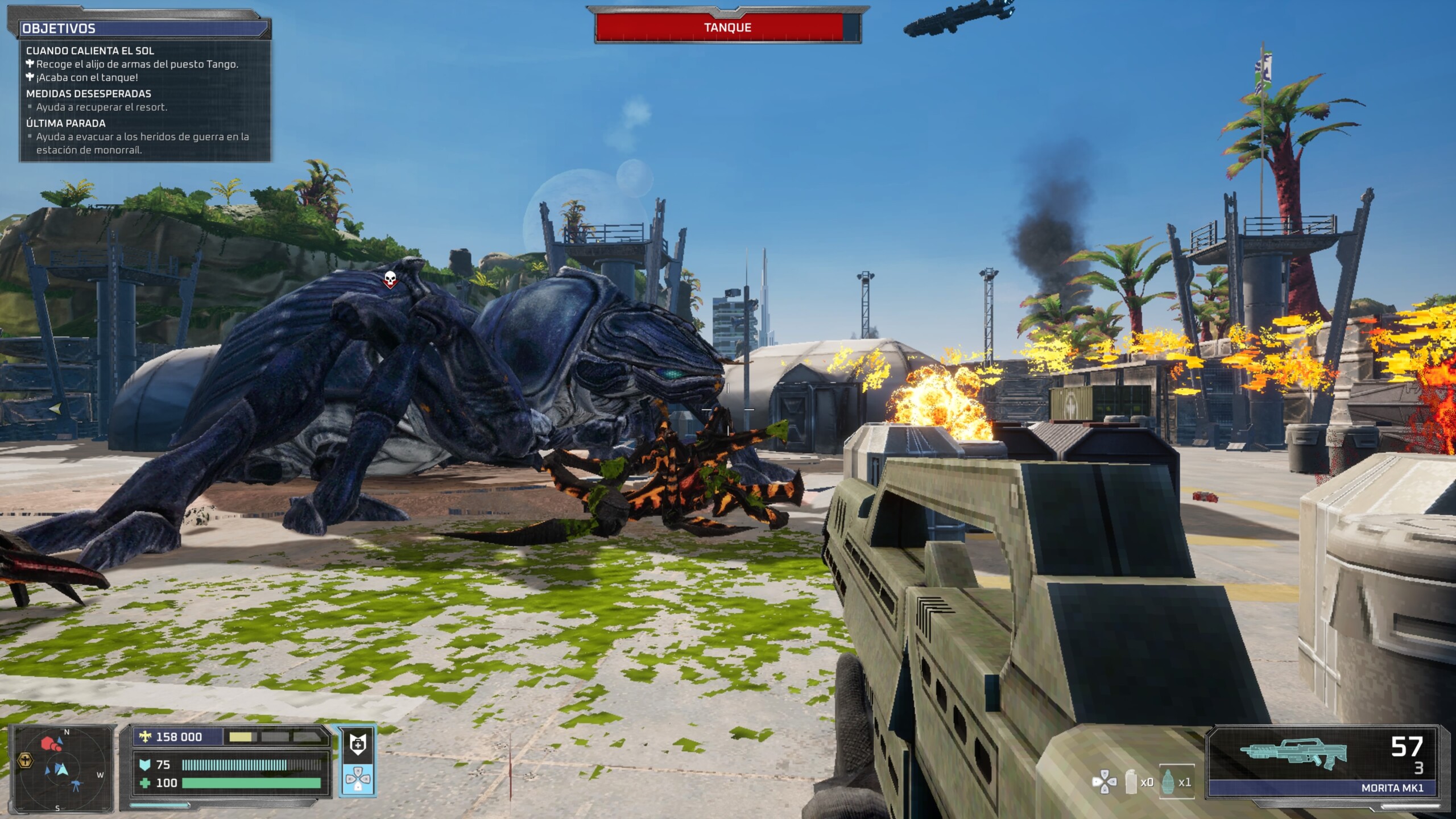The width and height of the screenshot is (1456, 819).
Task: Click the gold eagle hexagon radar marker
Action: [x=26, y=760]
